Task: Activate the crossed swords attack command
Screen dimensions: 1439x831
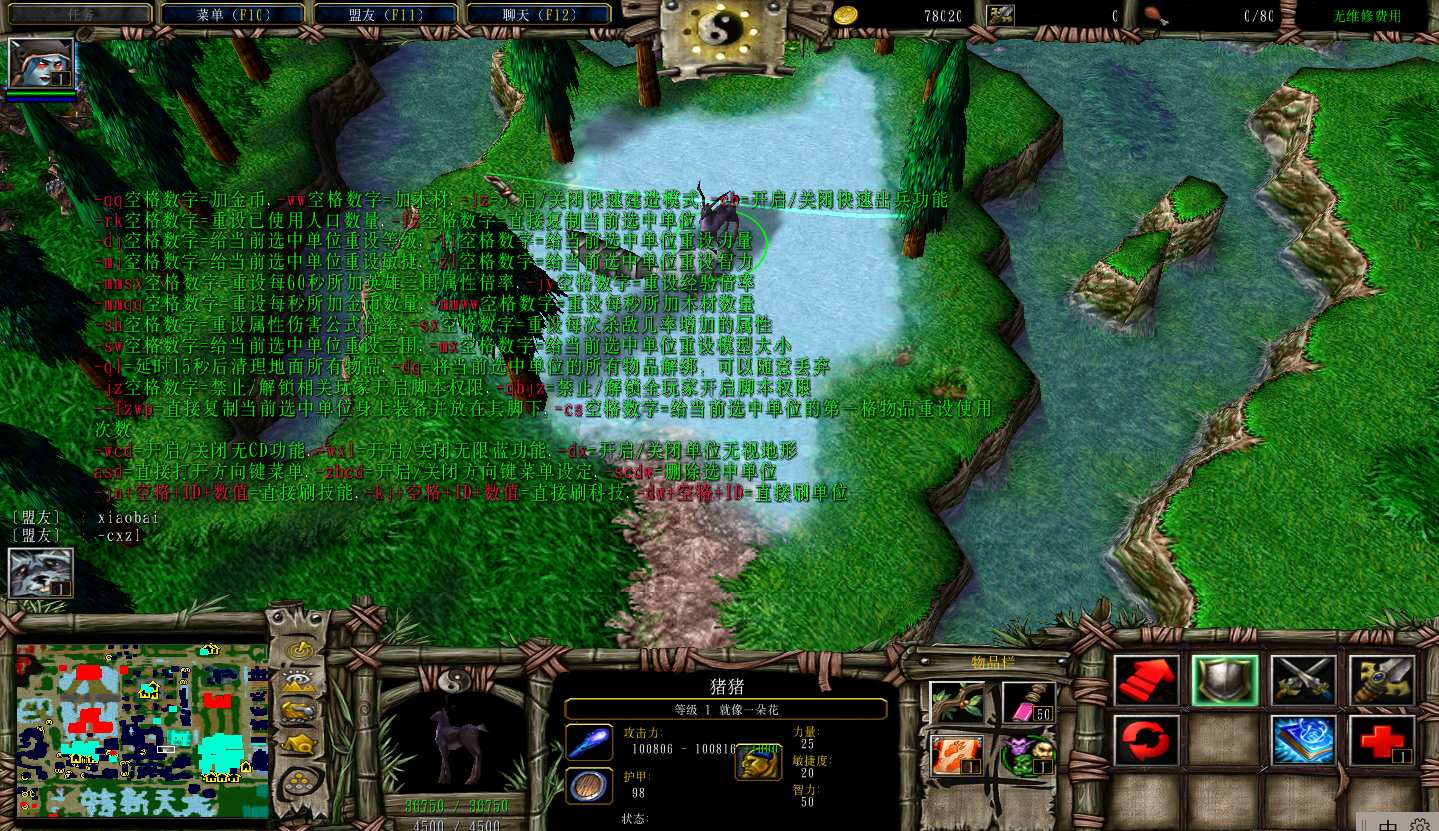Action: point(1304,680)
